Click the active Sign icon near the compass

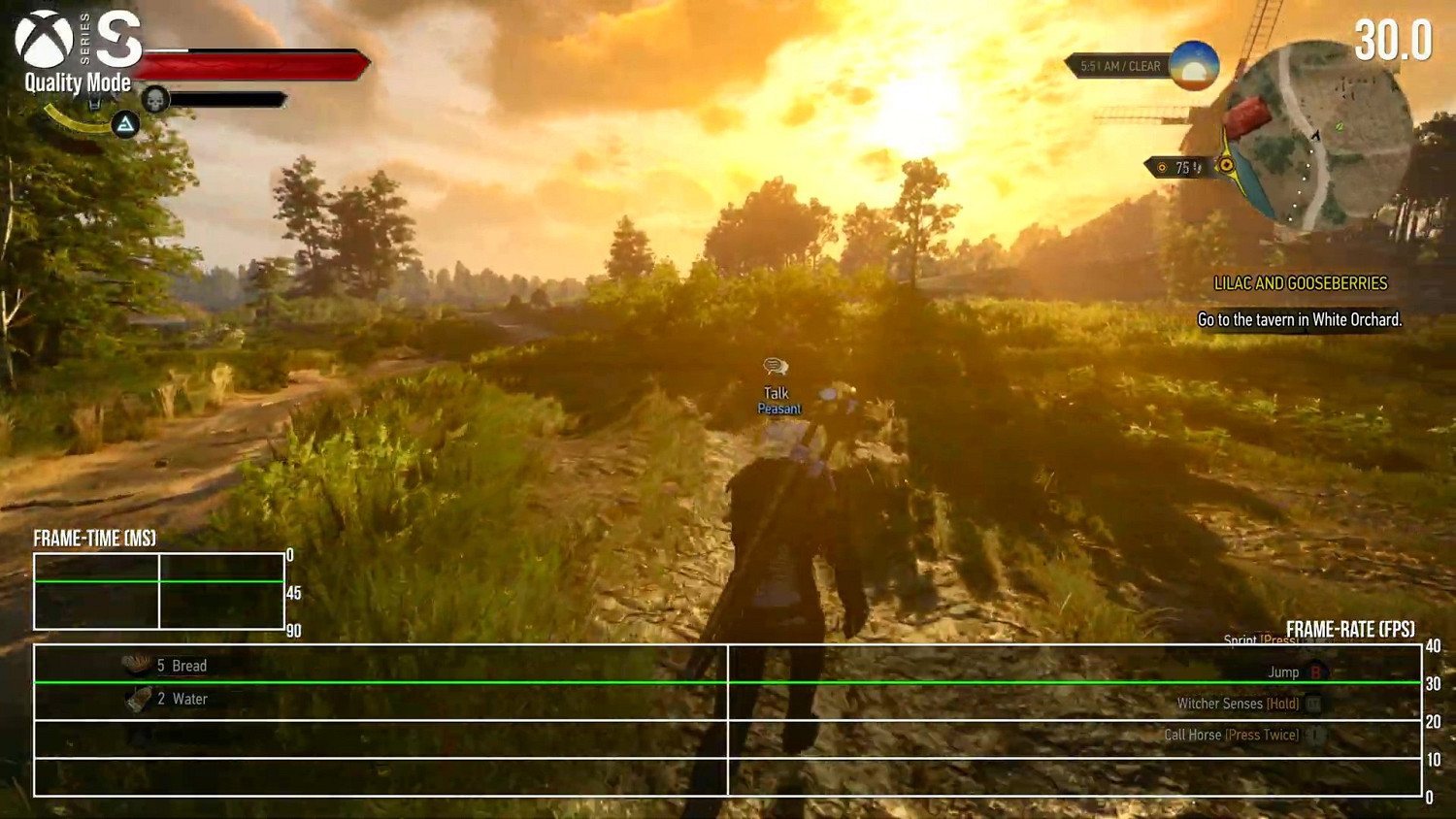pyautogui.click(x=124, y=126)
